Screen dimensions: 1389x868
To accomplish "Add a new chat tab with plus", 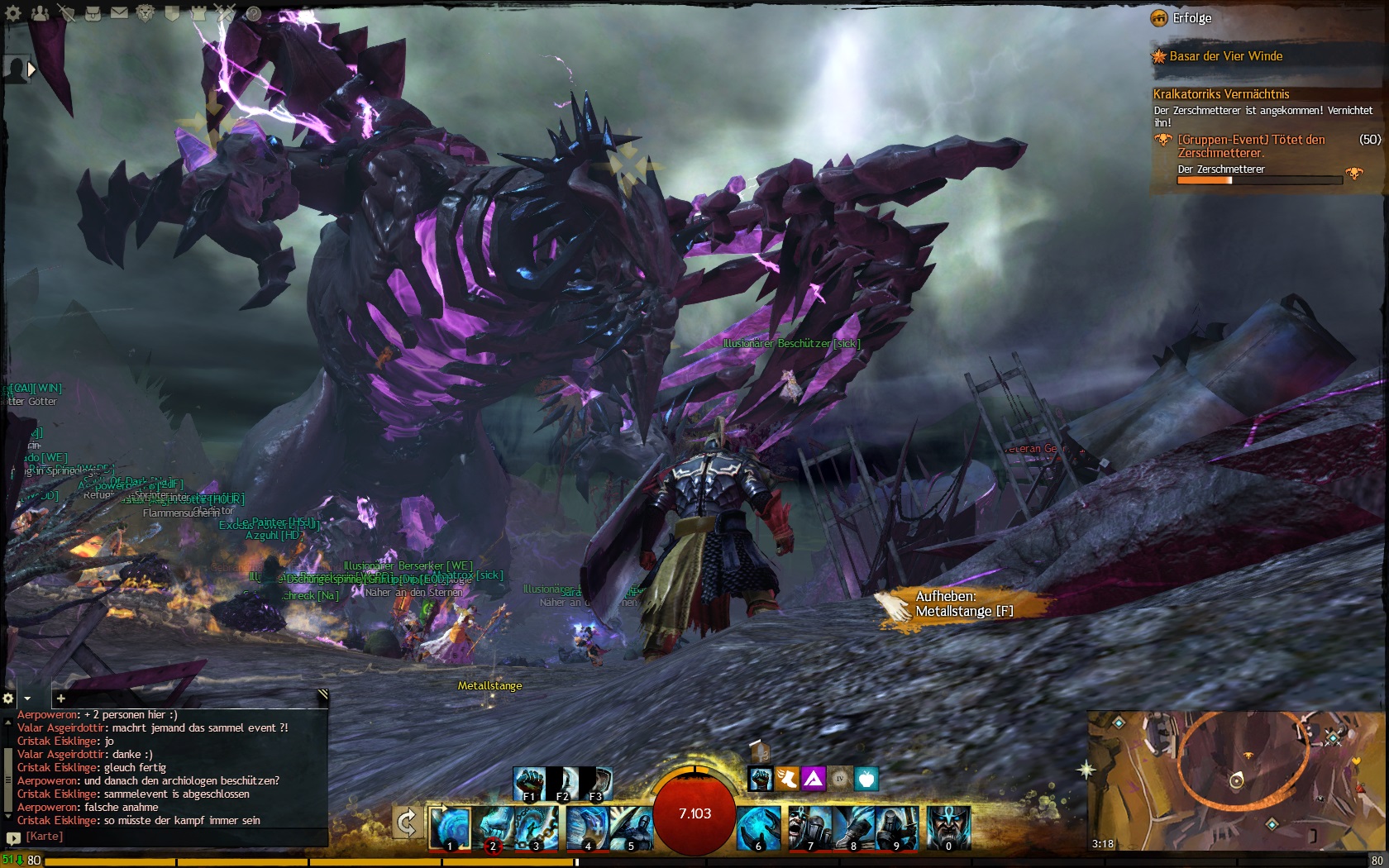I will (x=60, y=699).
